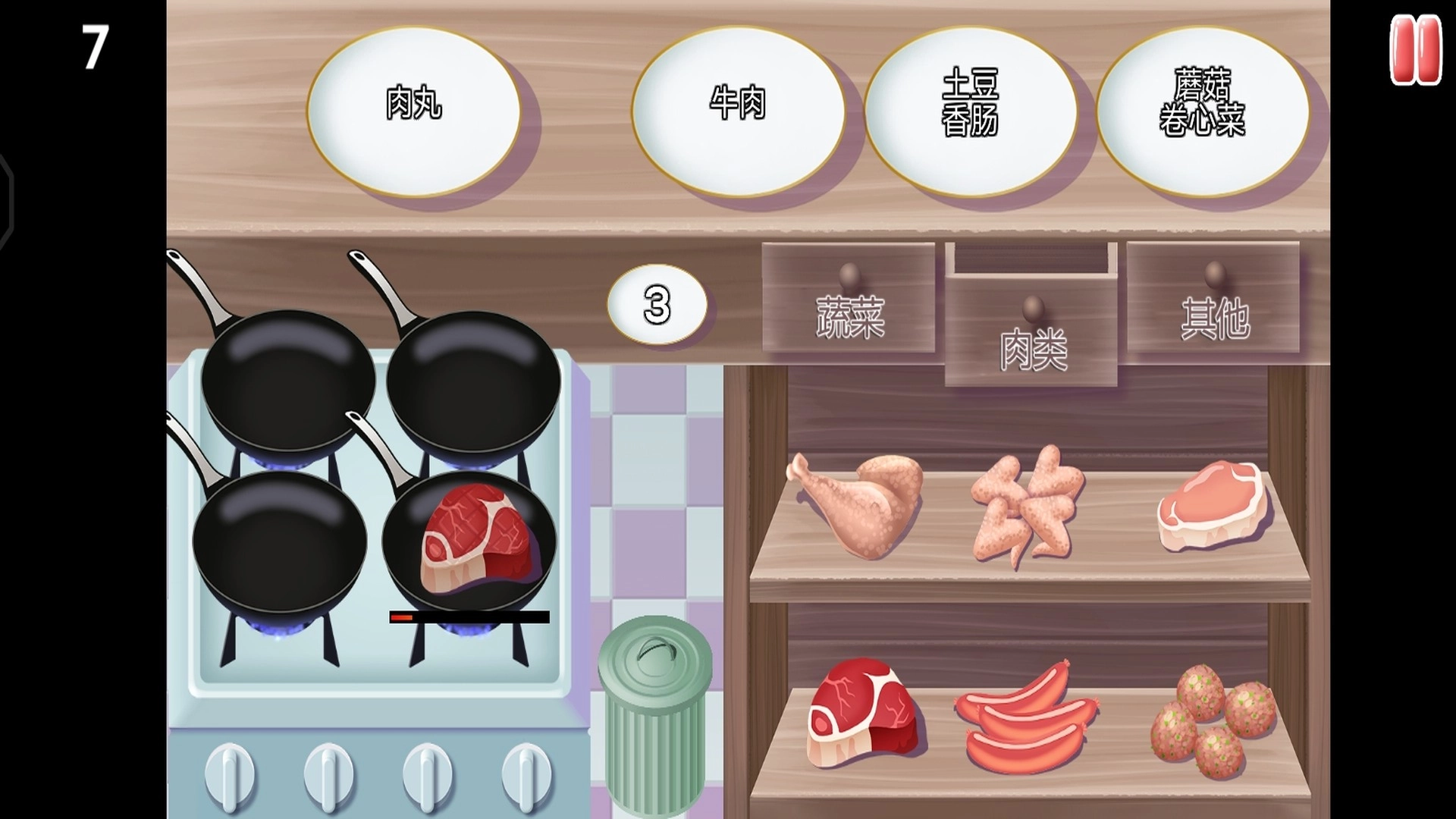The image size is (1456, 819).
Task: Turn the rightmost stove knob
Action: click(523, 773)
